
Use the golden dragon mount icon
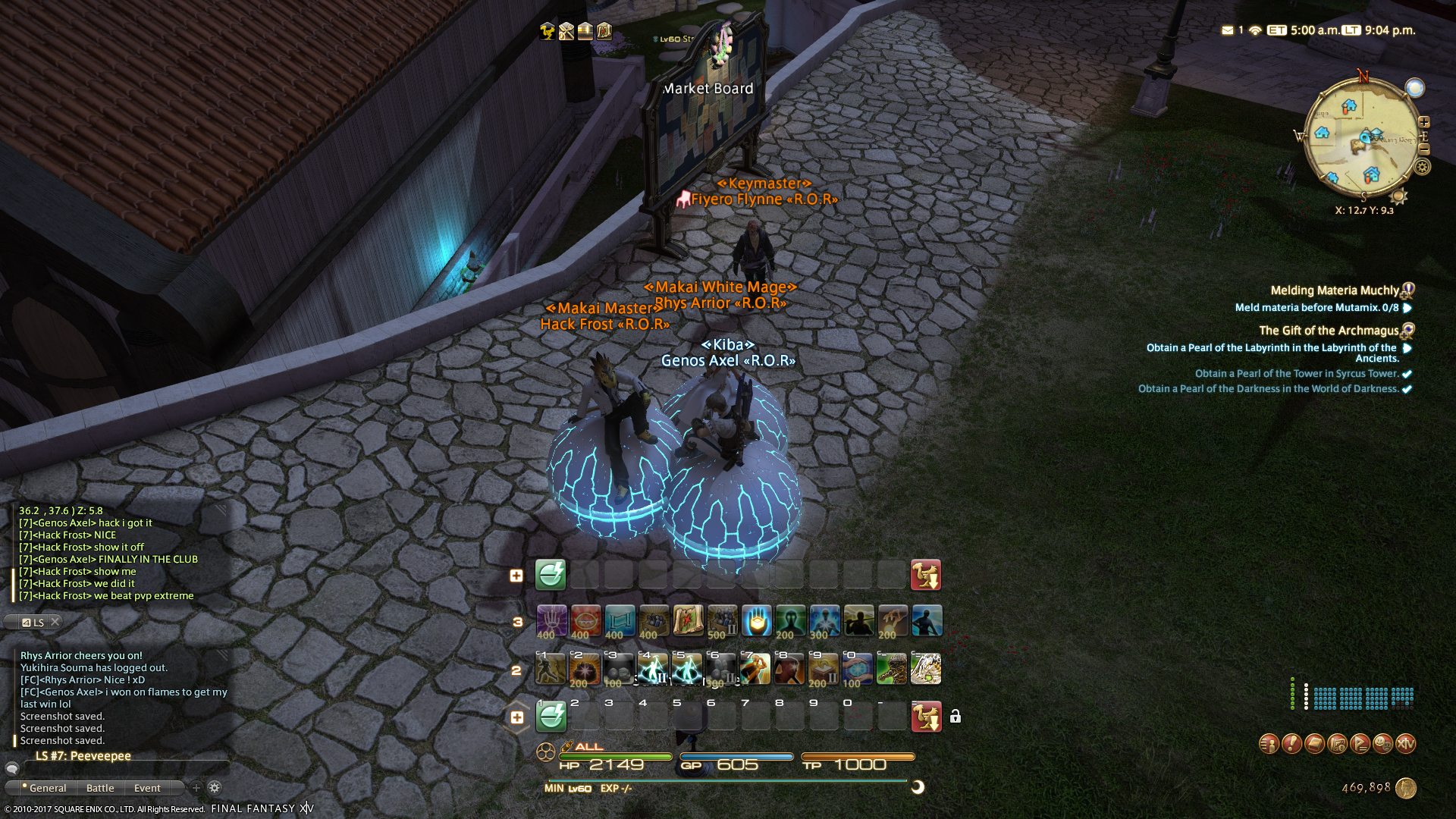(x=892, y=670)
